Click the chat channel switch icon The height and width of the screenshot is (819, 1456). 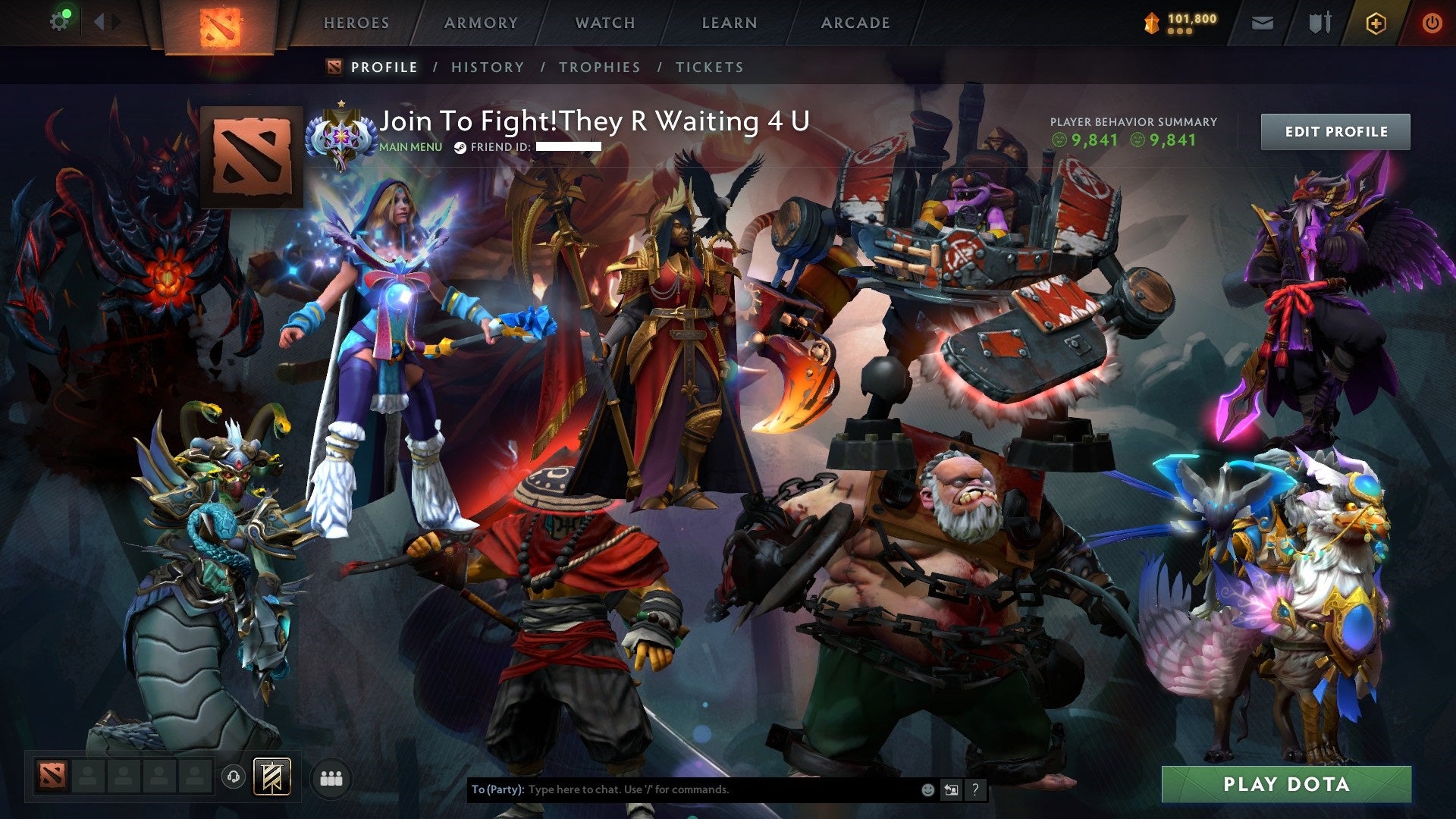tap(951, 789)
